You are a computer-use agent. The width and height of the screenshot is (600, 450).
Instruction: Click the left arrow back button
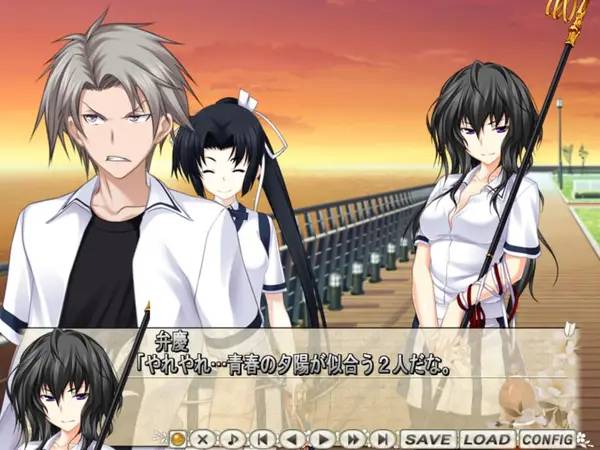pos(292,439)
